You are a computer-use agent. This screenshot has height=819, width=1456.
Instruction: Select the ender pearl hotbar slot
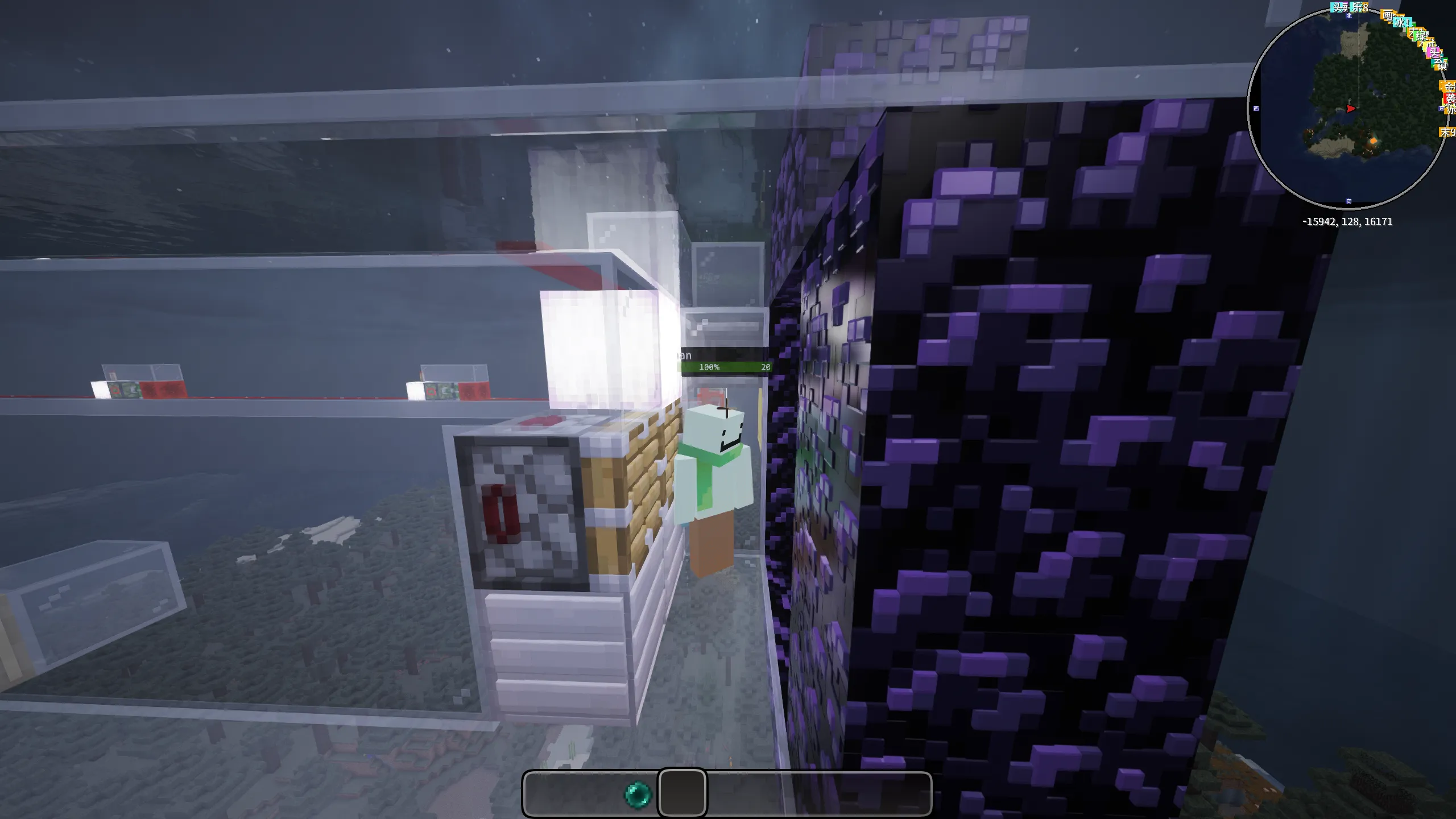click(638, 794)
